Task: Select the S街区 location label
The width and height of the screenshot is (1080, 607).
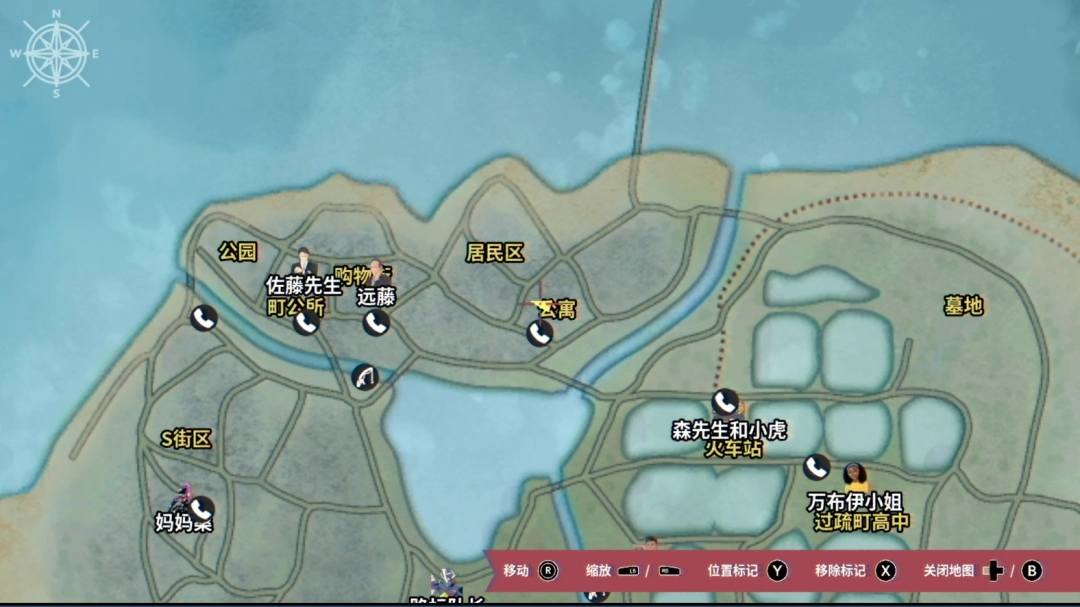Action: [x=187, y=439]
